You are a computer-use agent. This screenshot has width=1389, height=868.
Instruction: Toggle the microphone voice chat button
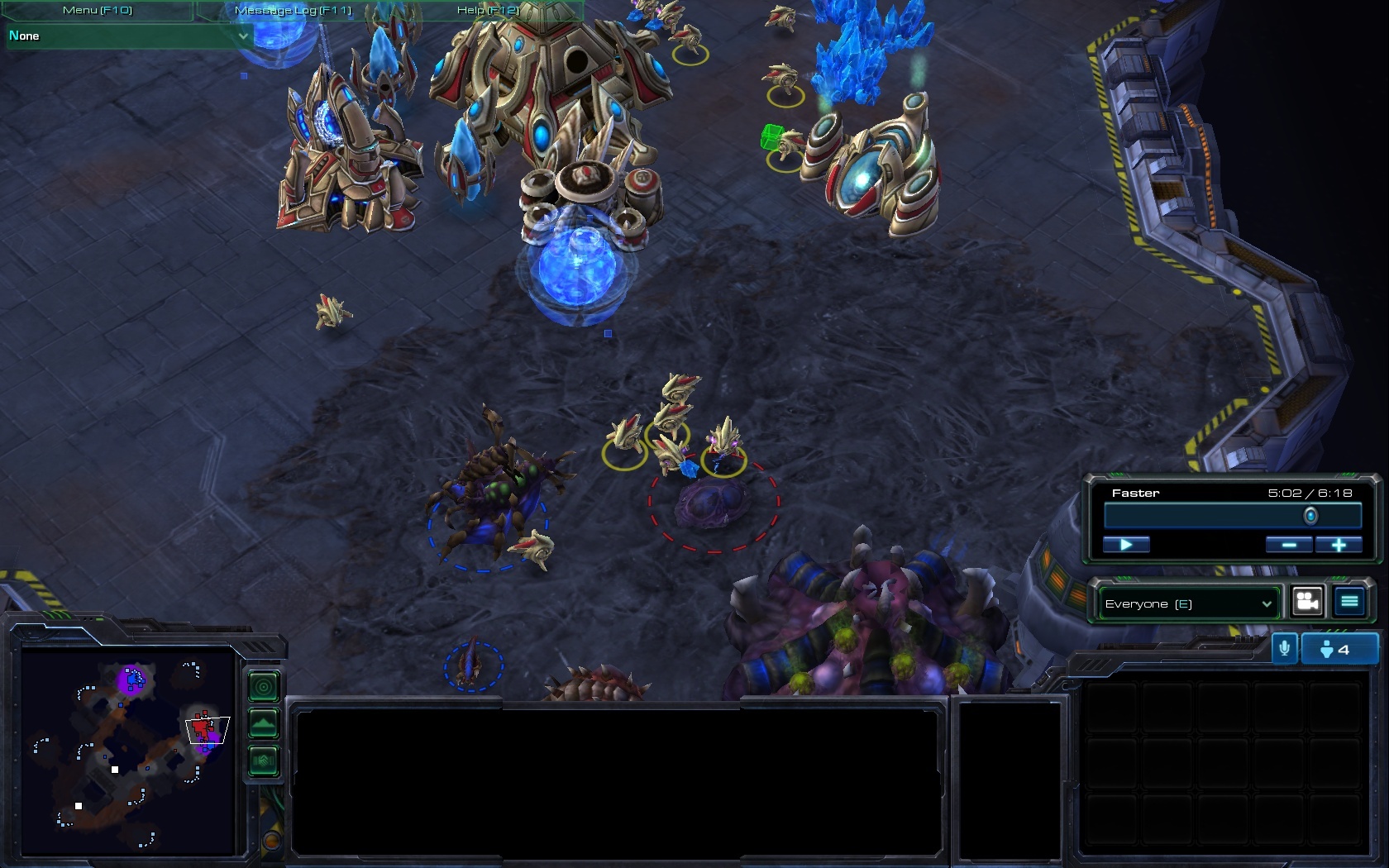[x=1284, y=649]
